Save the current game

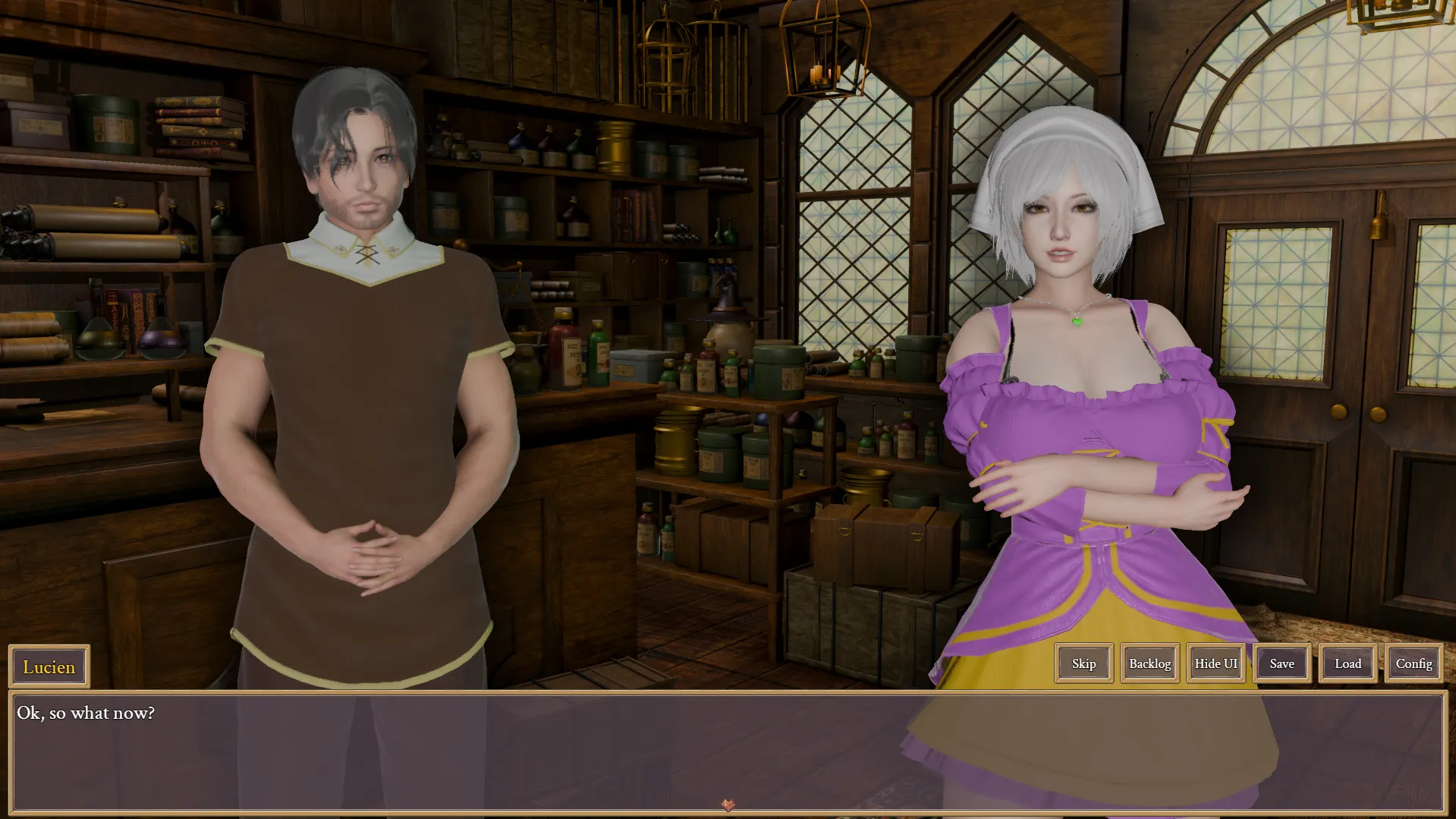1281,663
